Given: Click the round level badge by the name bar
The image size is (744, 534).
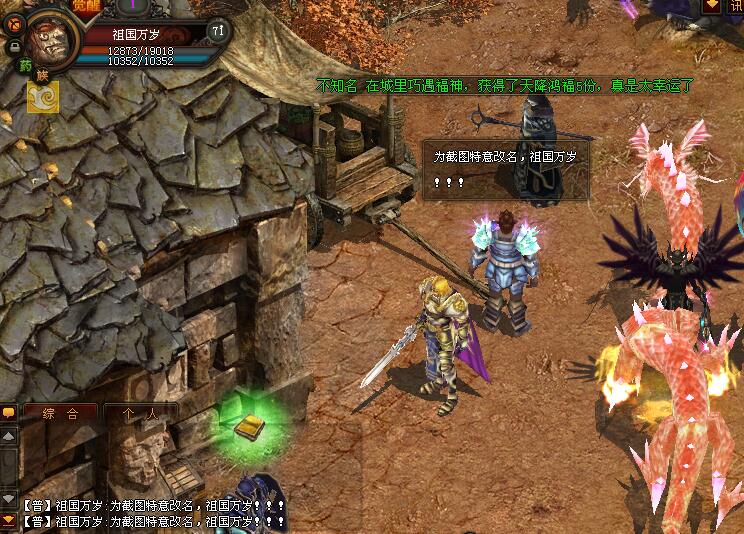Looking at the screenshot, I should pyautogui.click(x=218, y=31).
